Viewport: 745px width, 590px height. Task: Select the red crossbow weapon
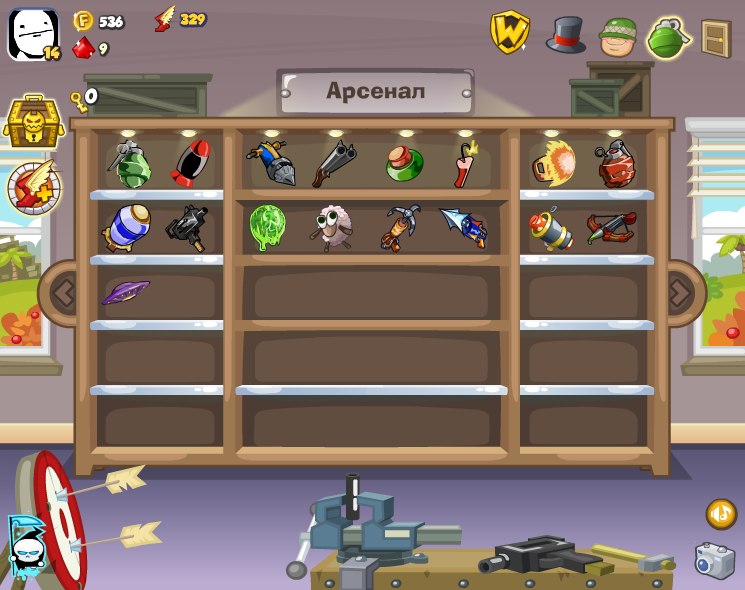tap(610, 229)
